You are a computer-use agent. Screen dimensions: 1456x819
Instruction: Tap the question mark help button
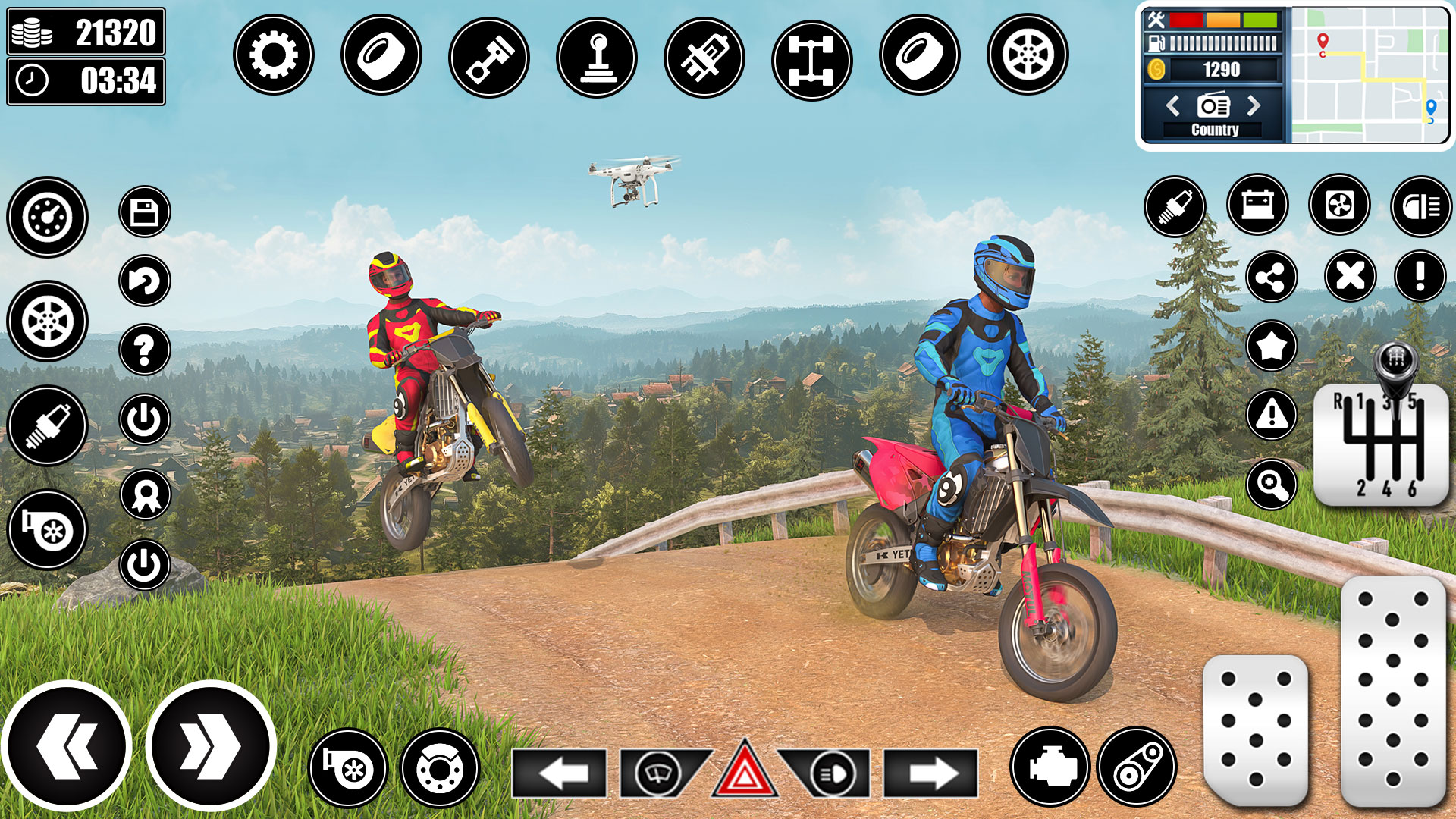(x=146, y=349)
